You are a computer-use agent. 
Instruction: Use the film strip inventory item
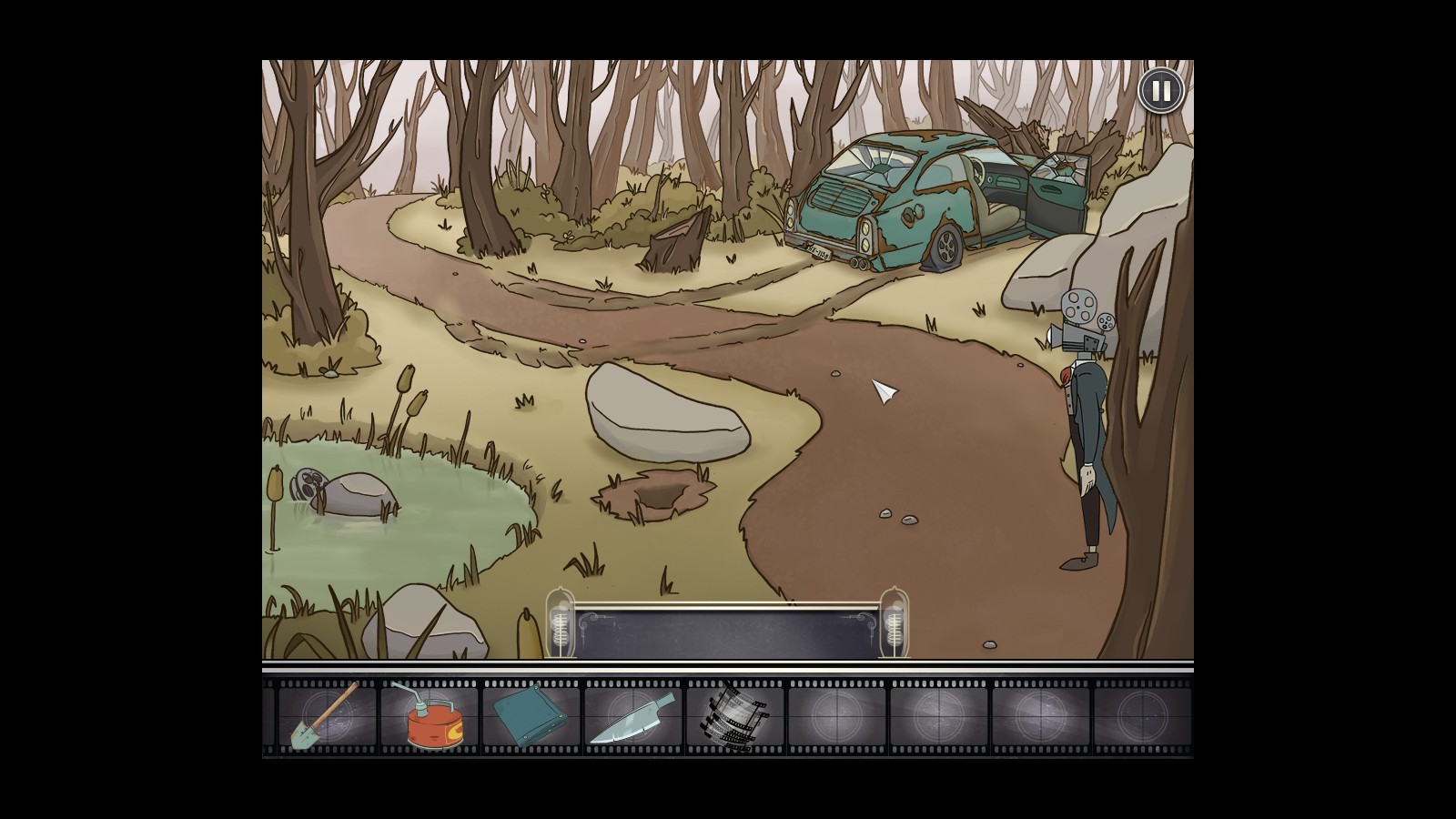[x=734, y=716]
